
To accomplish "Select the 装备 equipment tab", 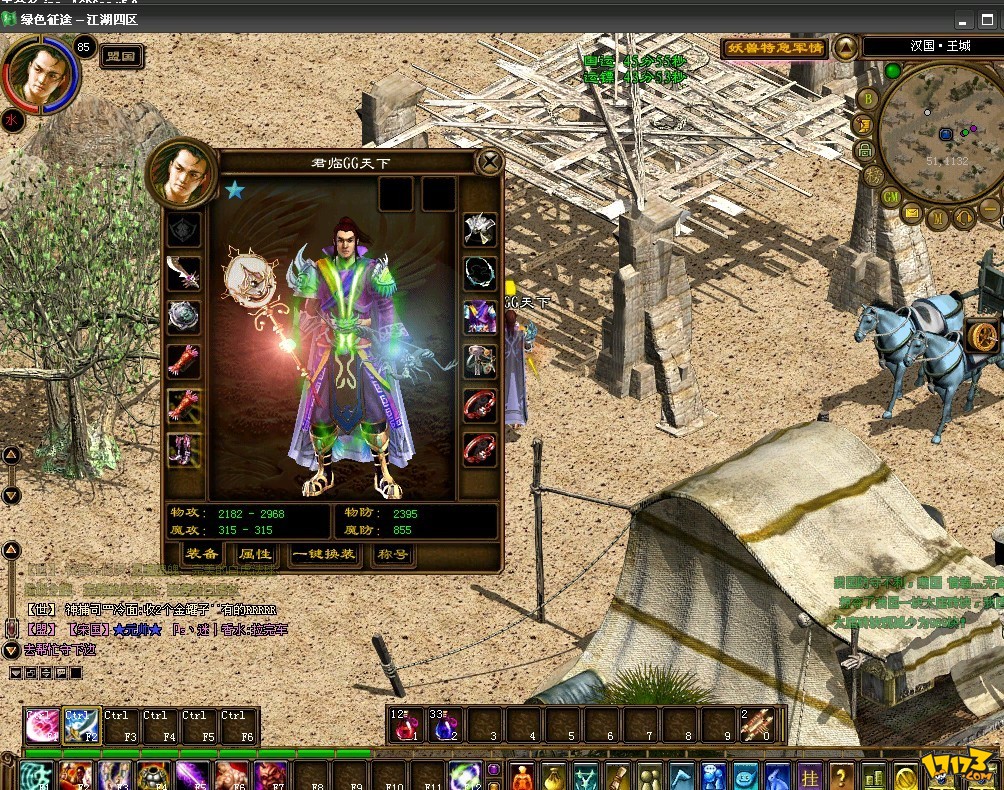I will click(x=201, y=553).
